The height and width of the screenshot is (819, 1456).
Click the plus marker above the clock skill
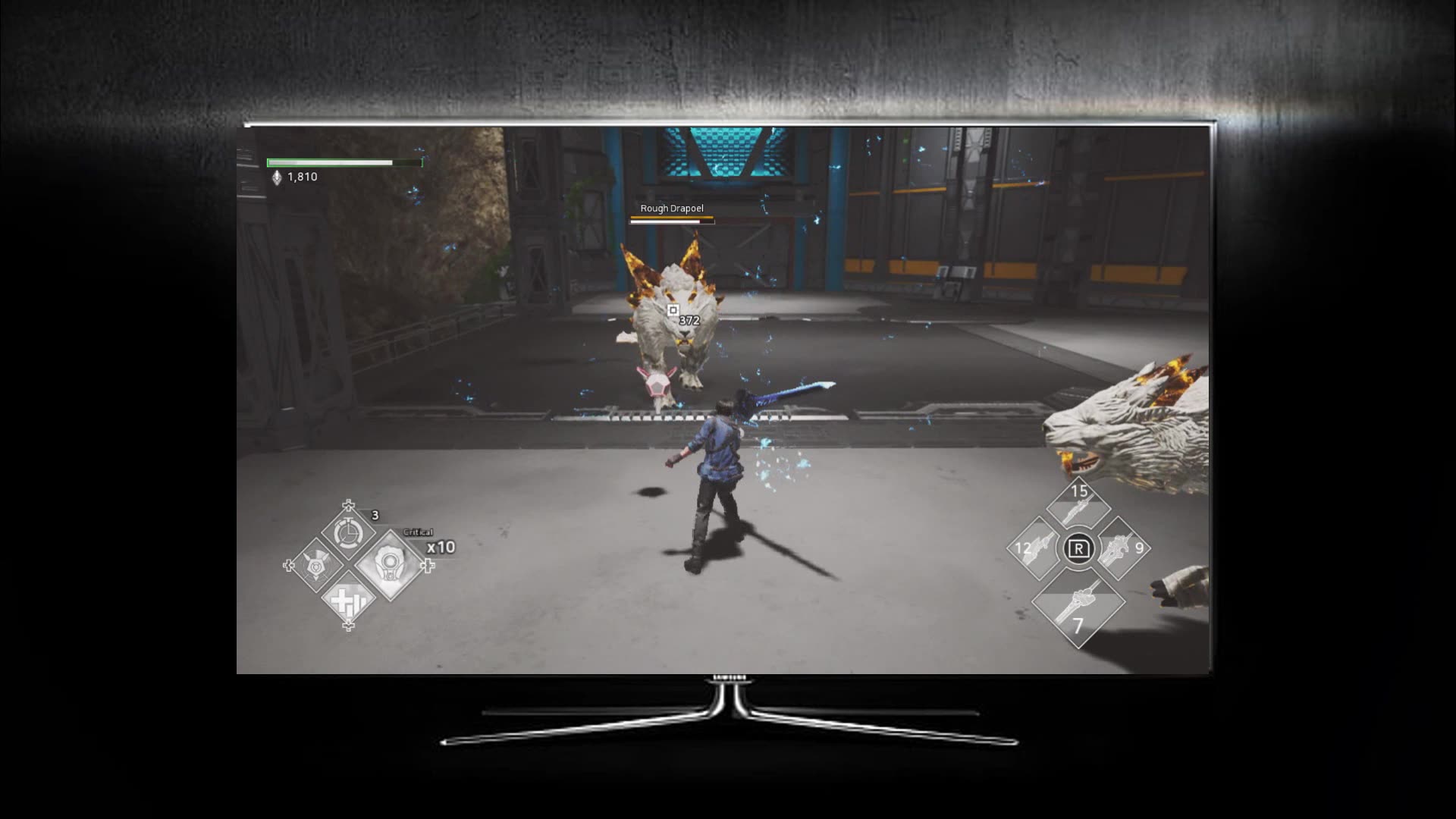click(x=347, y=504)
